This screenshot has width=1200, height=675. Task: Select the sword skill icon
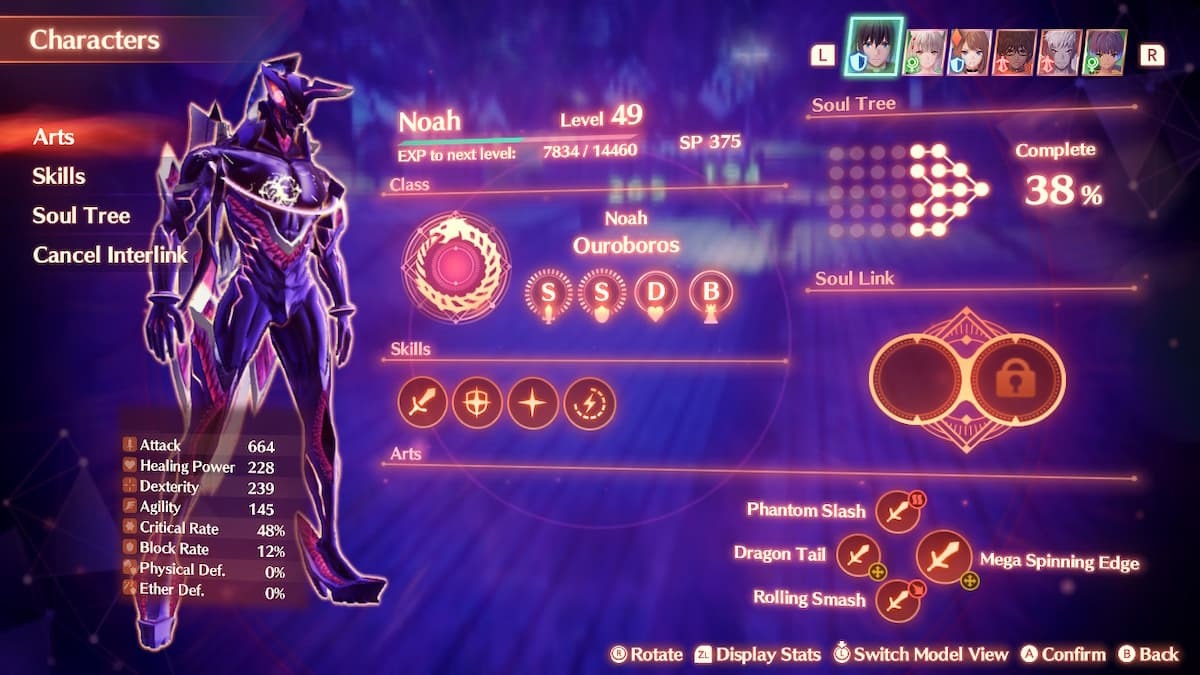click(x=422, y=402)
